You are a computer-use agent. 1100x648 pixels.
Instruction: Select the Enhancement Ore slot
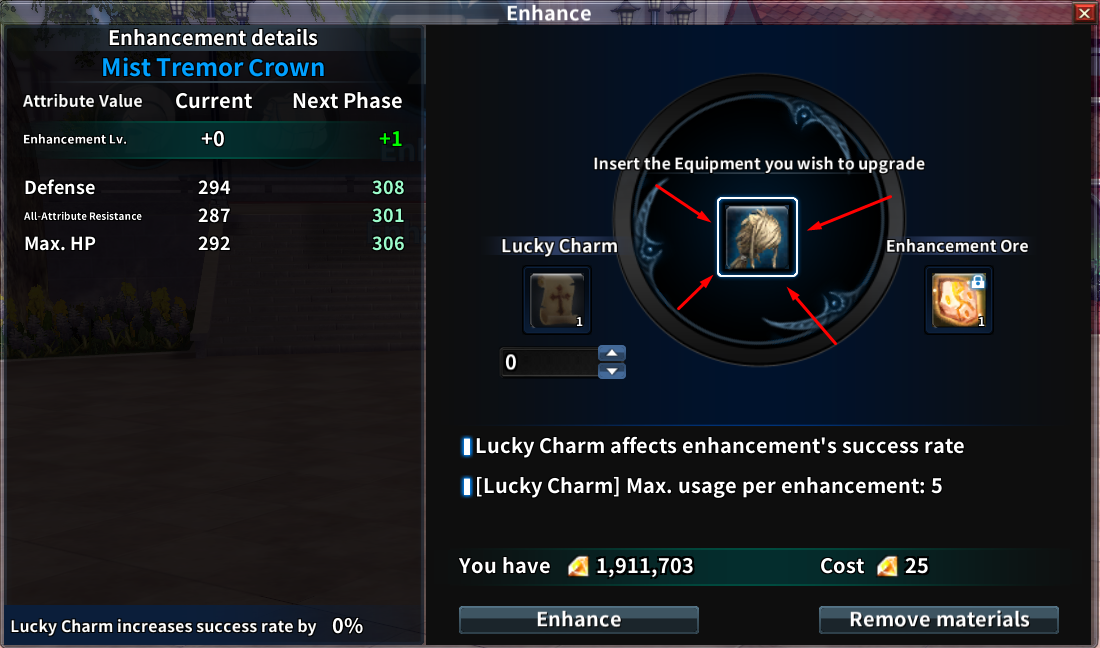pos(958,300)
